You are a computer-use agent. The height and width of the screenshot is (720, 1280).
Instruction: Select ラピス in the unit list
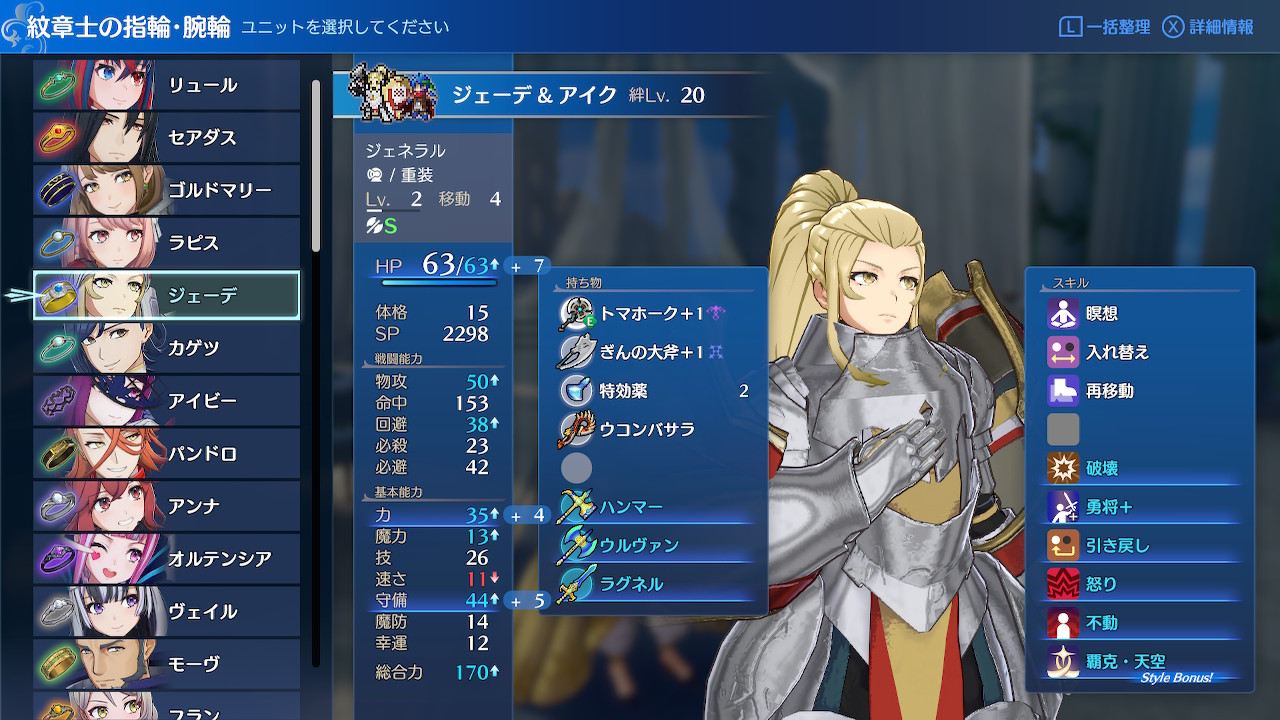pyautogui.click(x=167, y=243)
